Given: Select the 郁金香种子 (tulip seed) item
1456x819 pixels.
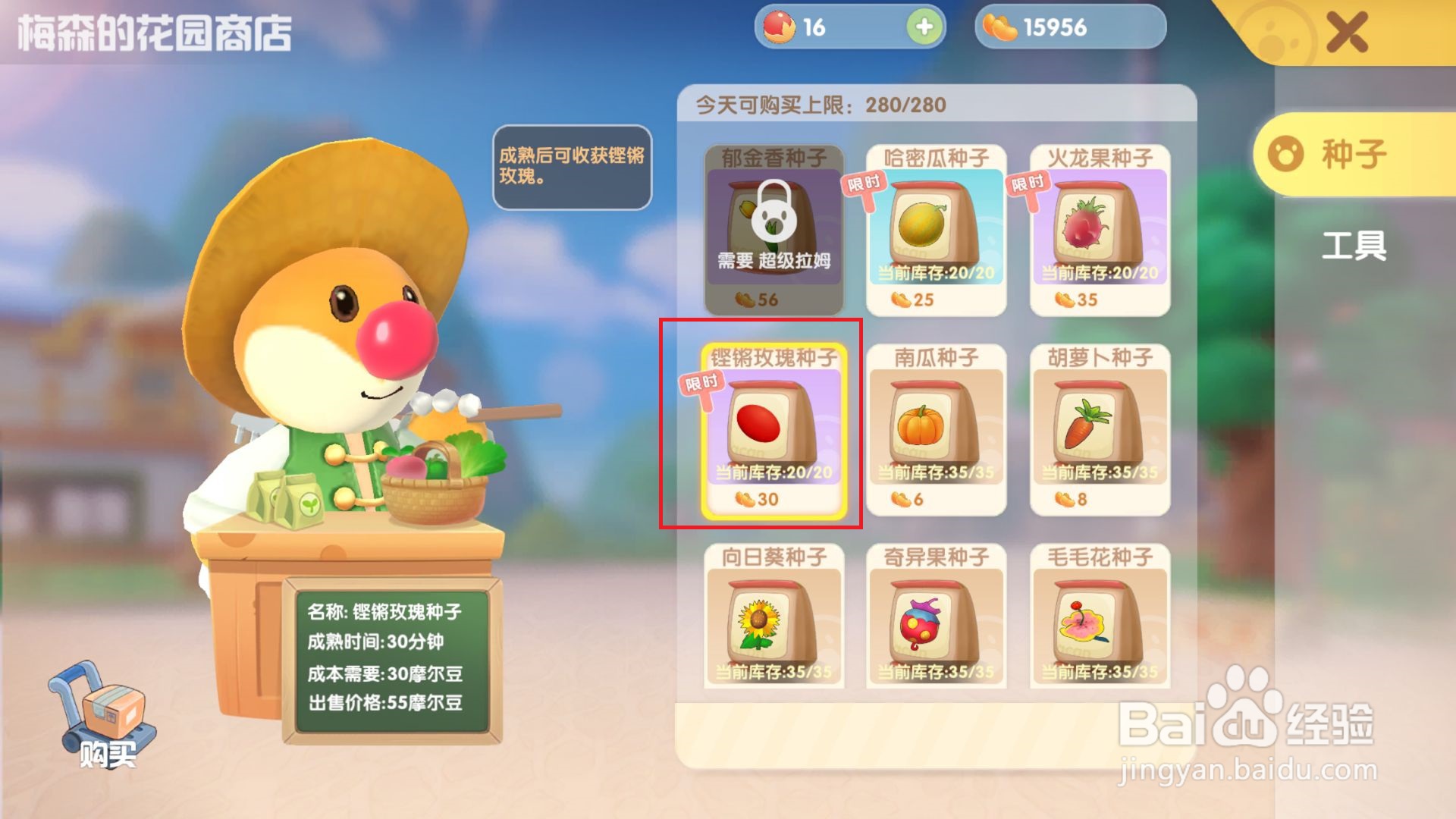Looking at the screenshot, I should (x=773, y=227).
